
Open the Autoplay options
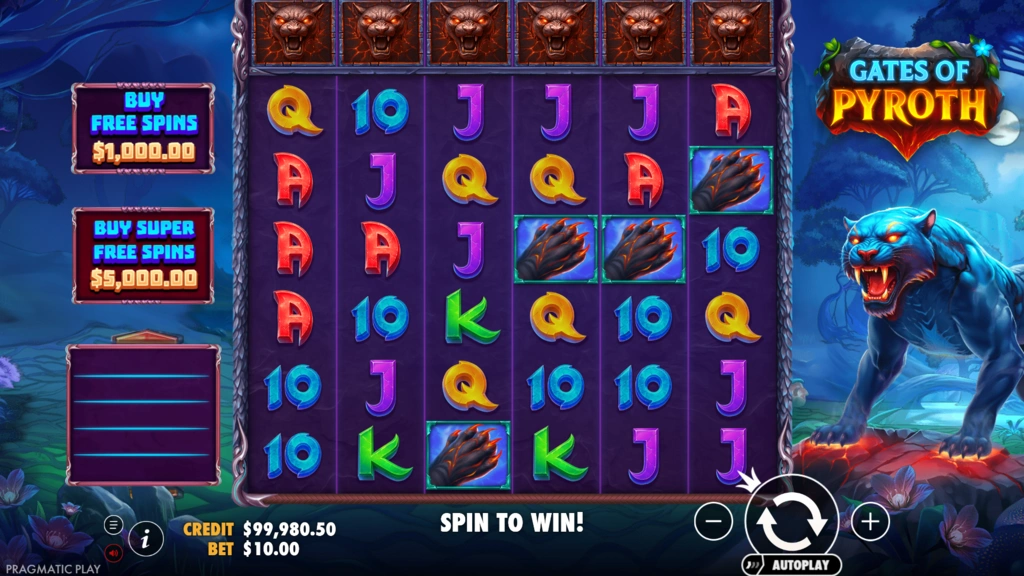(x=802, y=565)
